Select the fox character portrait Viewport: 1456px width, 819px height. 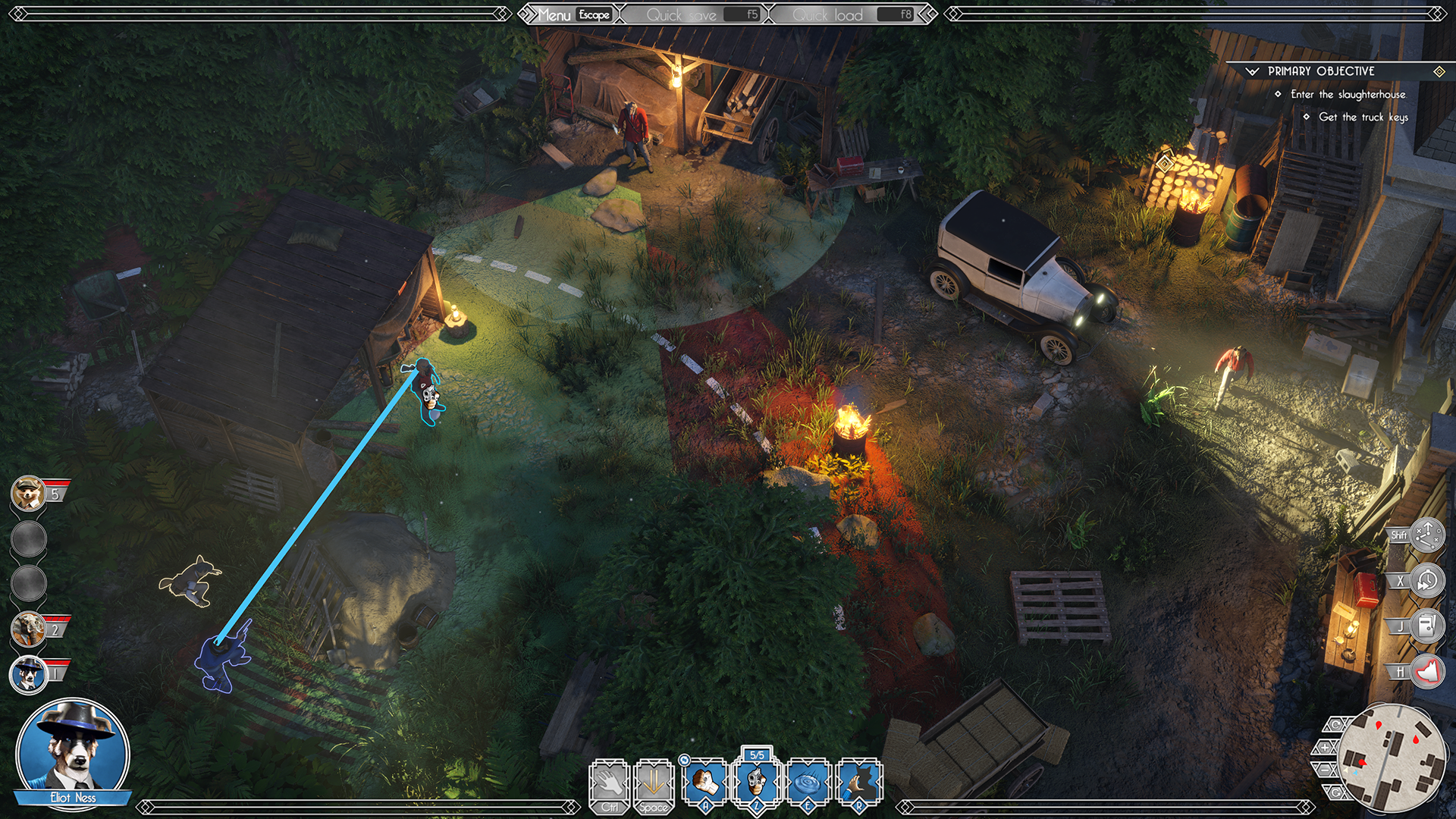tap(29, 494)
